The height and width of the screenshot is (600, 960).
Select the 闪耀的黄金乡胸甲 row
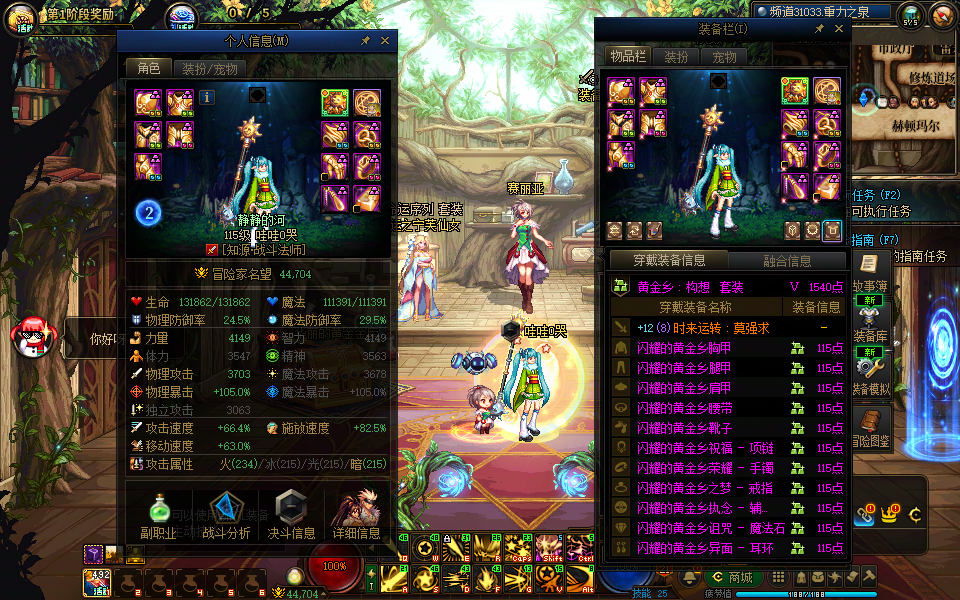pyautogui.click(x=698, y=348)
